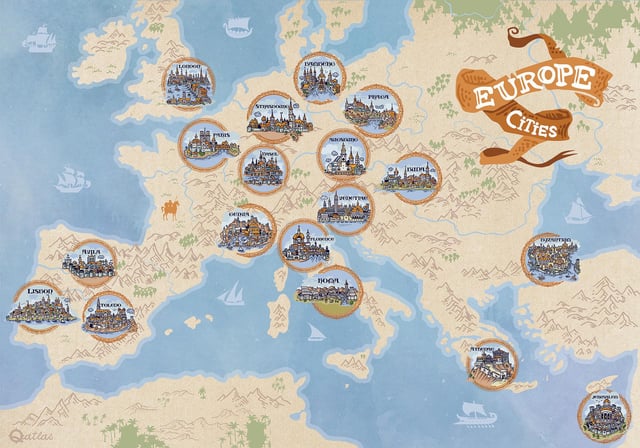Select the Toledo city medallion

(107, 316)
